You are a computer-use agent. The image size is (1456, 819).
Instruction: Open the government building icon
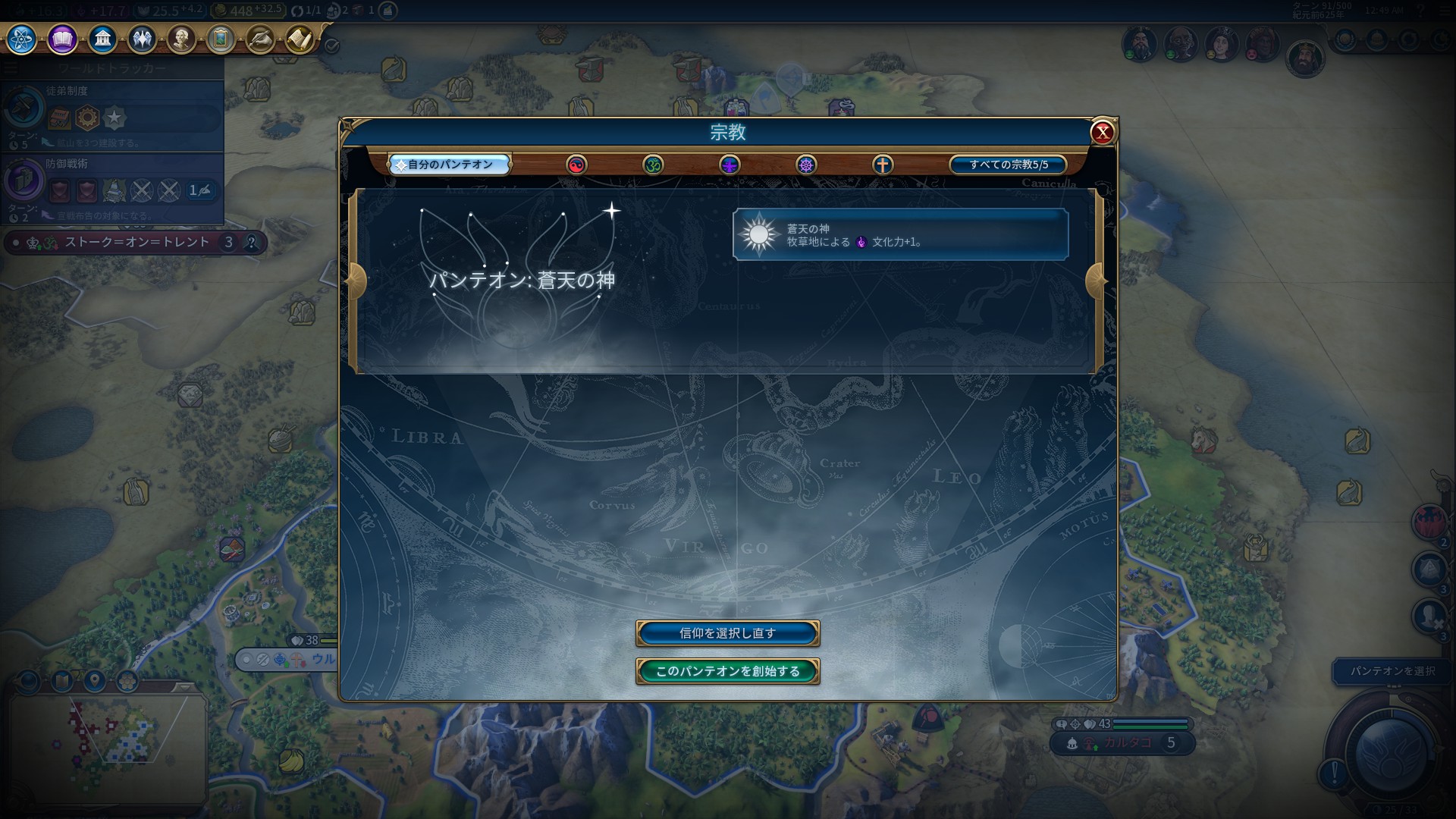point(102,39)
